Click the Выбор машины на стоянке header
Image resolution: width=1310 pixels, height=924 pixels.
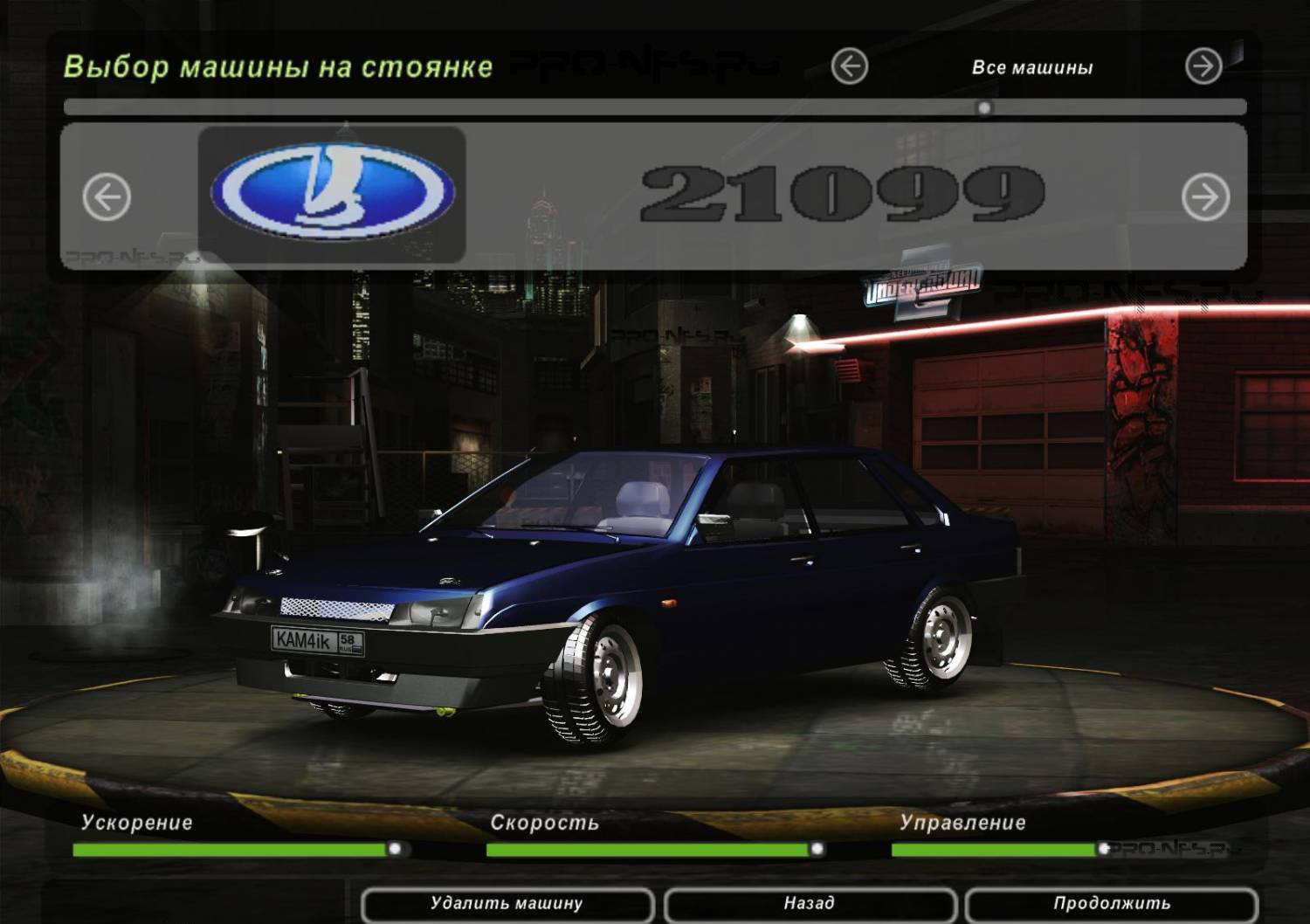tap(279, 64)
